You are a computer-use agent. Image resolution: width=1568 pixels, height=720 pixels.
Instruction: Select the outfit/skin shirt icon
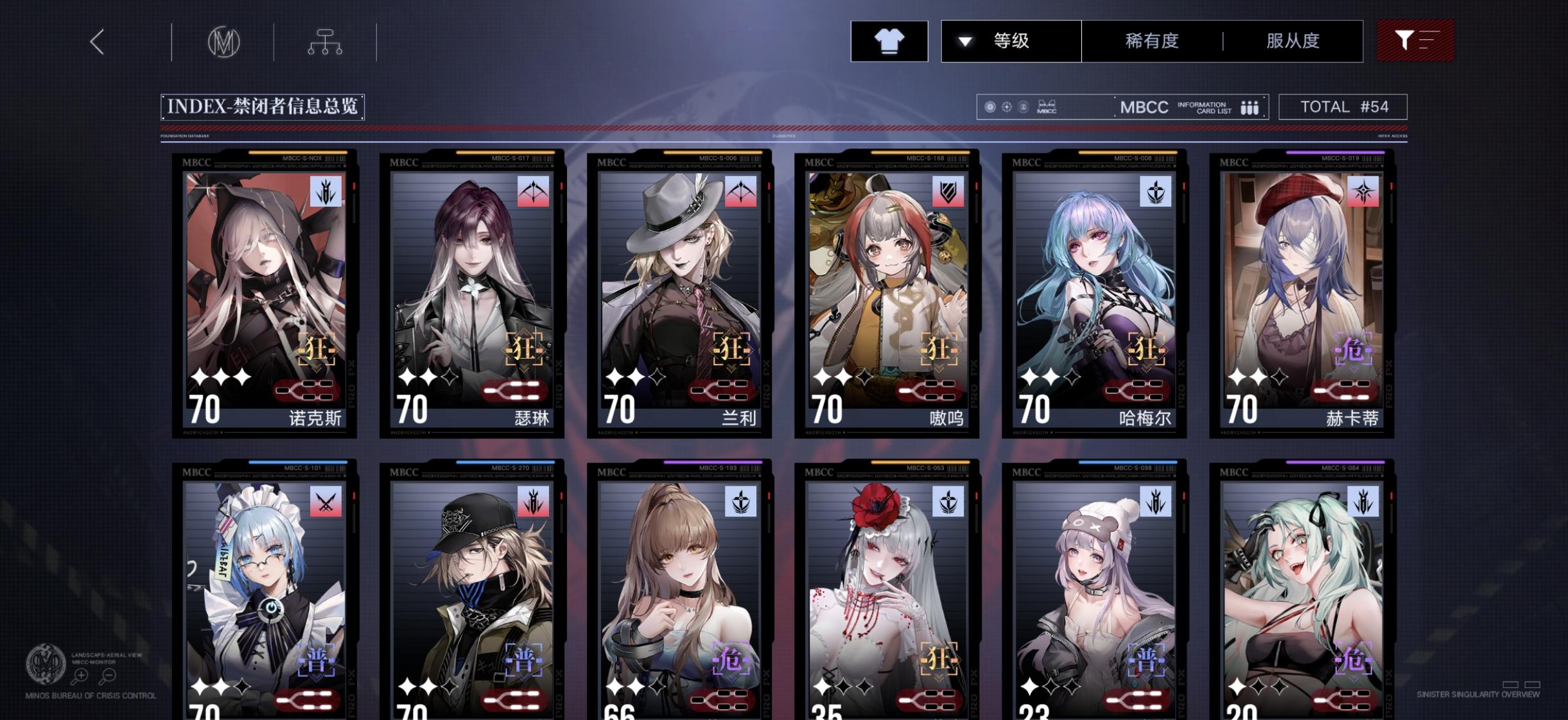coord(889,40)
